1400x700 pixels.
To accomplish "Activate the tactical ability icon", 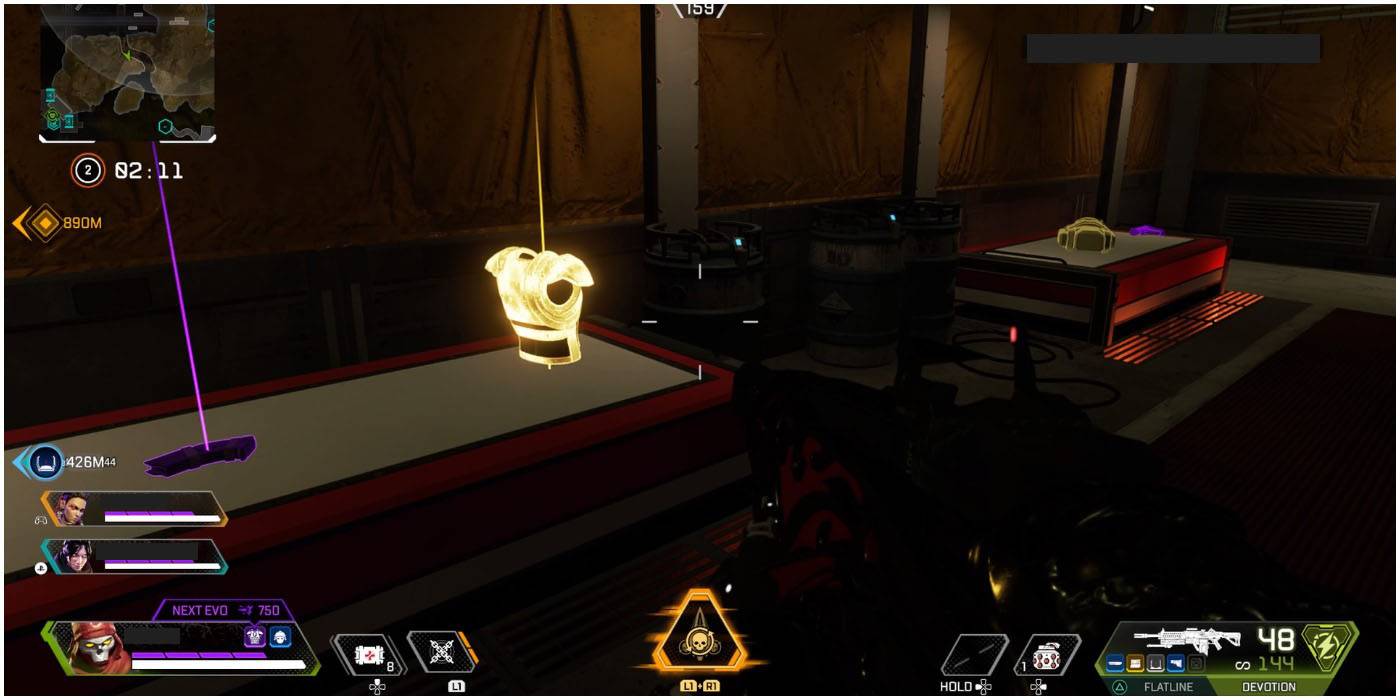I will tap(439, 653).
